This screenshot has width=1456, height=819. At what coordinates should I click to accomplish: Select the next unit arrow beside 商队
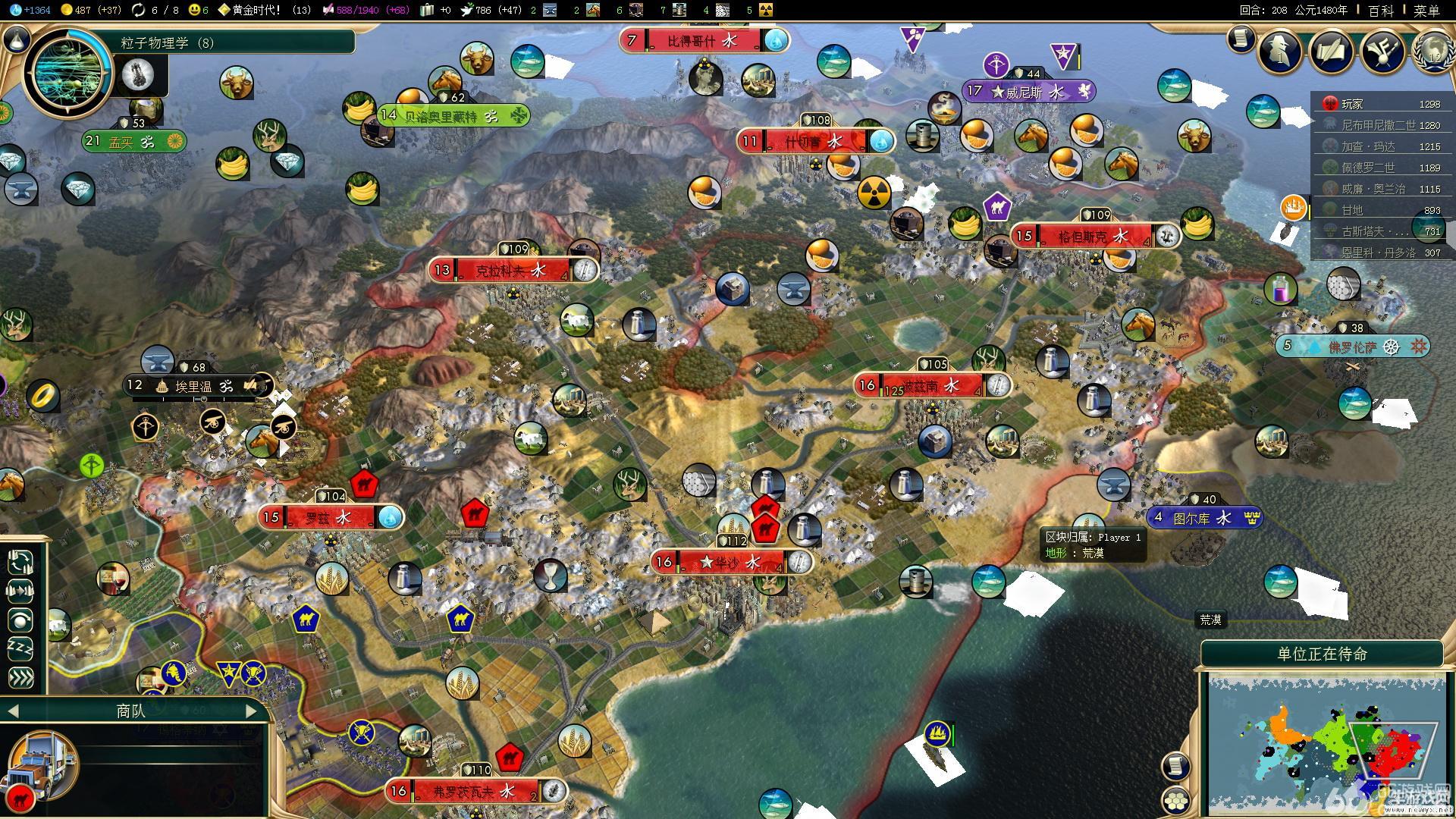(x=252, y=711)
